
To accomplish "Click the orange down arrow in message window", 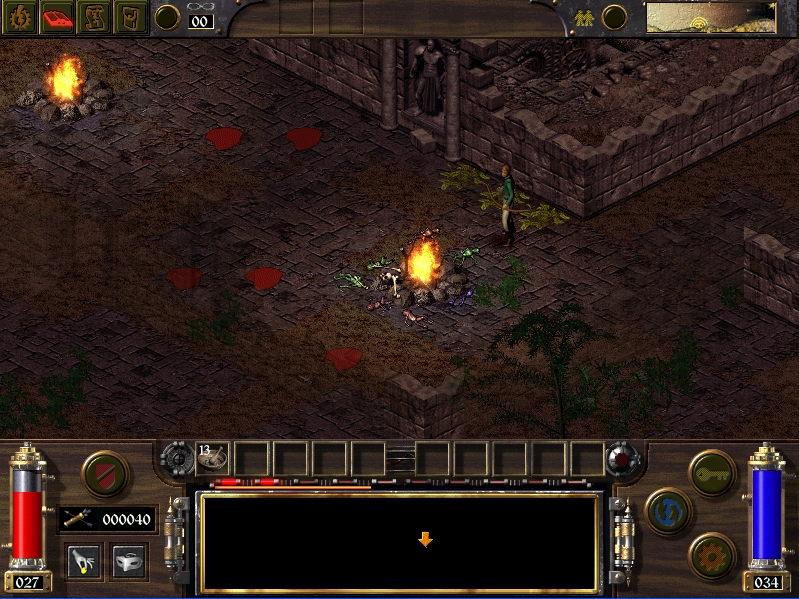I will point(425,540).
